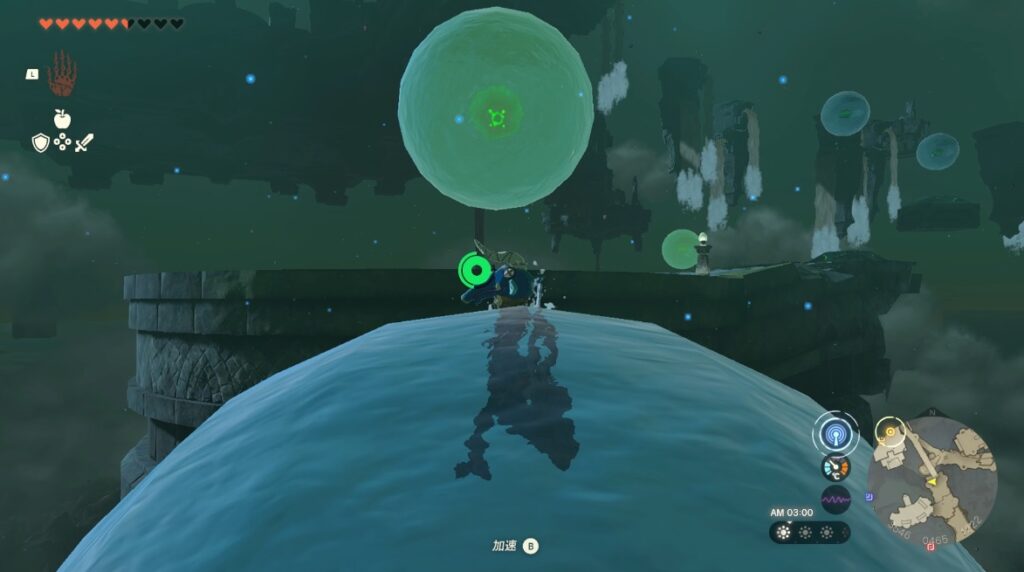Image resolution: width=1024 pixels, height=572 pixels.
Task: Click the blue Shrine Sensor icon
Action: (835, 434)
